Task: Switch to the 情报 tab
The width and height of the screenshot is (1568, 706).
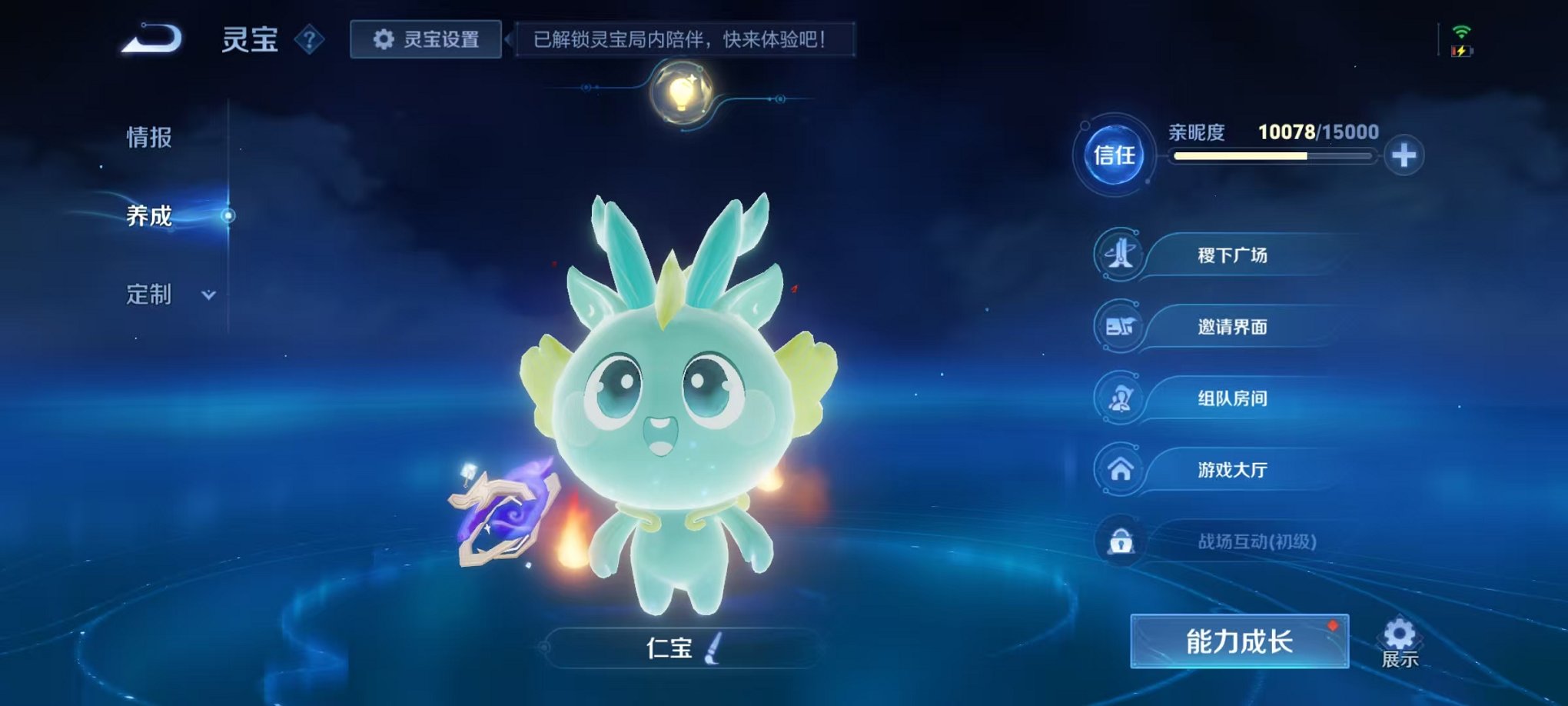Action: click(147, 138)
